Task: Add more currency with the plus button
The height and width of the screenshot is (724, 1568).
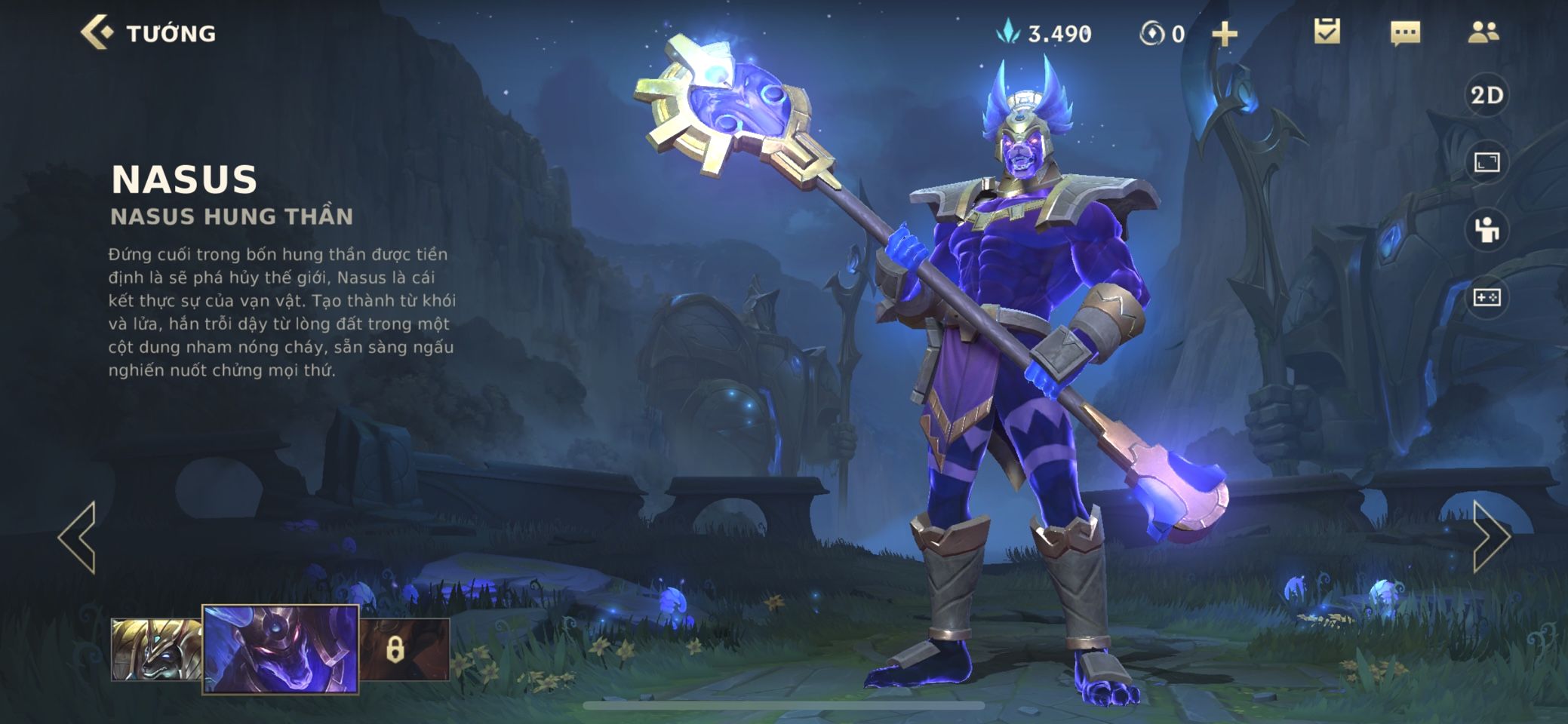Action: click(x=1224, y=34)
